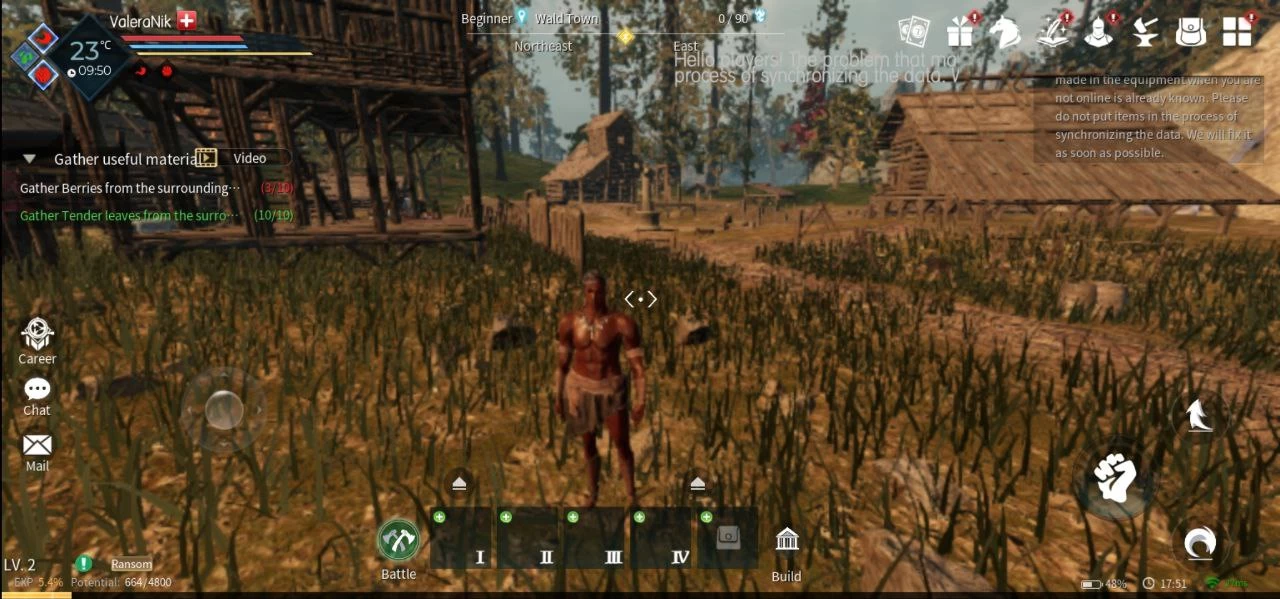Viewport: 1280px width, 599px height.
Task: Click the Gather Berries quest objective
Action: click(x=130, y=188)
